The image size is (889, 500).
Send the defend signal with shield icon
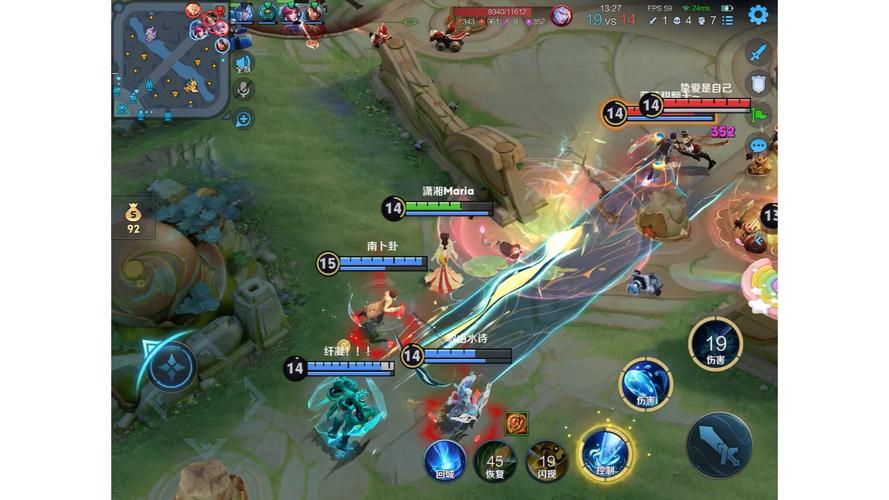coord(758,83)
